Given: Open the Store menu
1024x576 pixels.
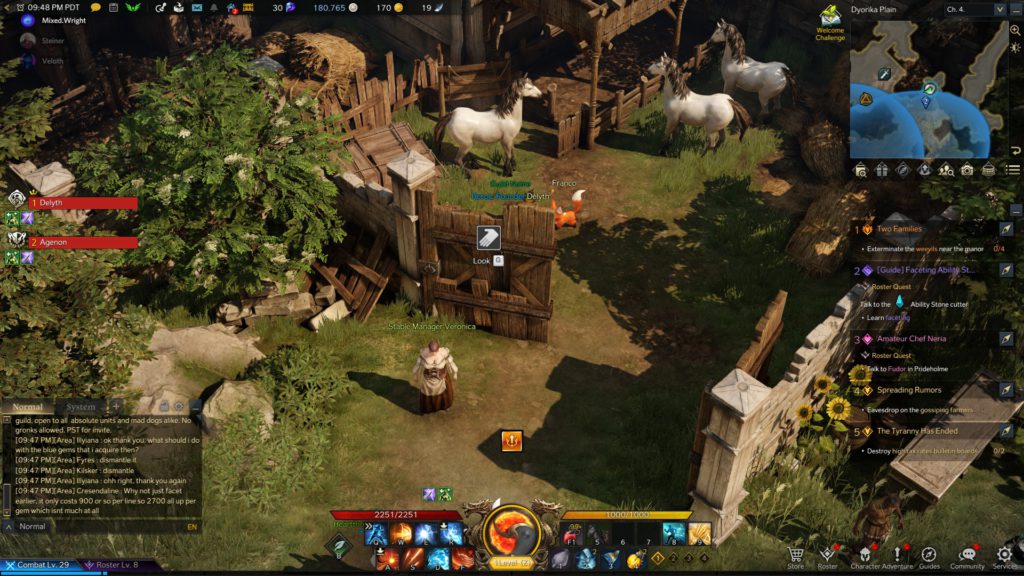Looking at the screenshot, I should click(796, 555).
